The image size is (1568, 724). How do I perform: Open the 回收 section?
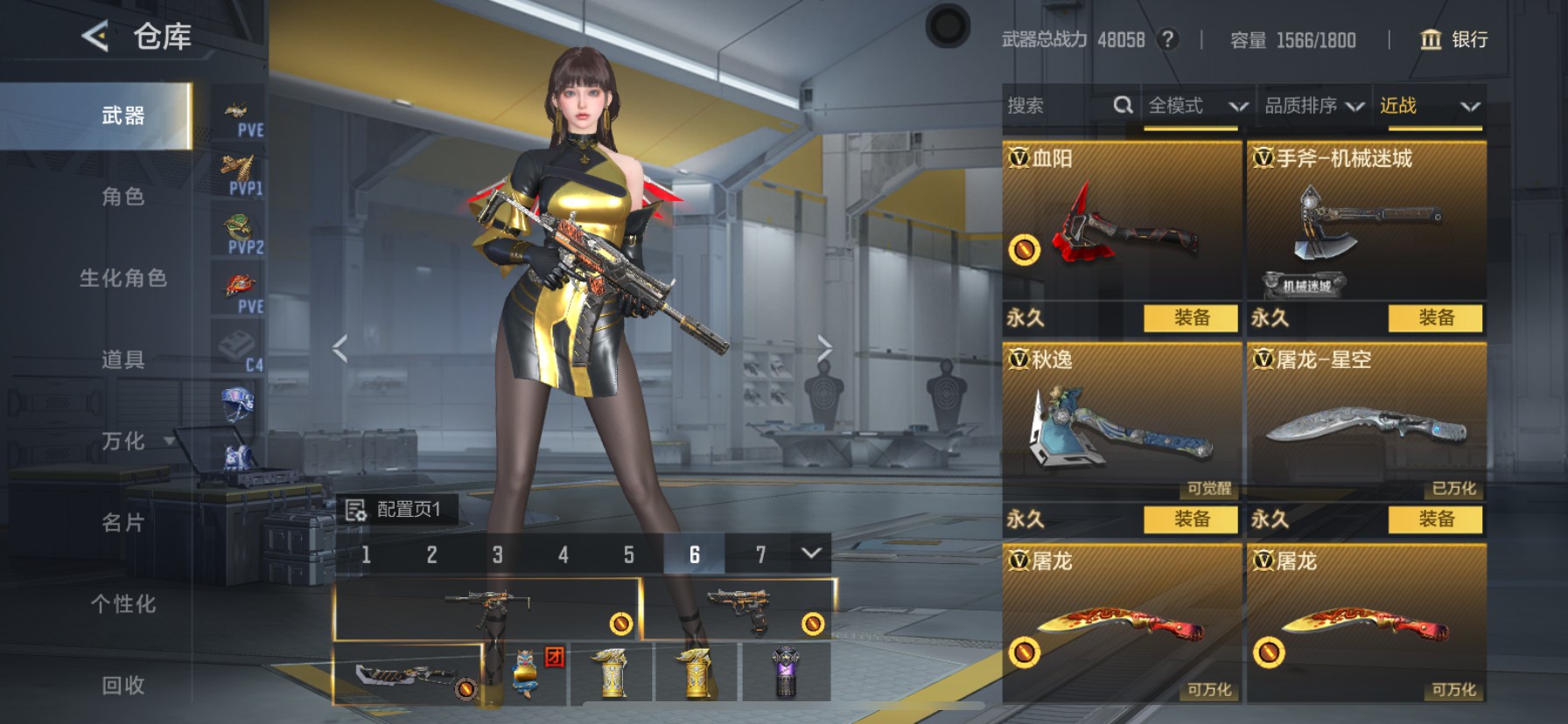click(123, 686)
